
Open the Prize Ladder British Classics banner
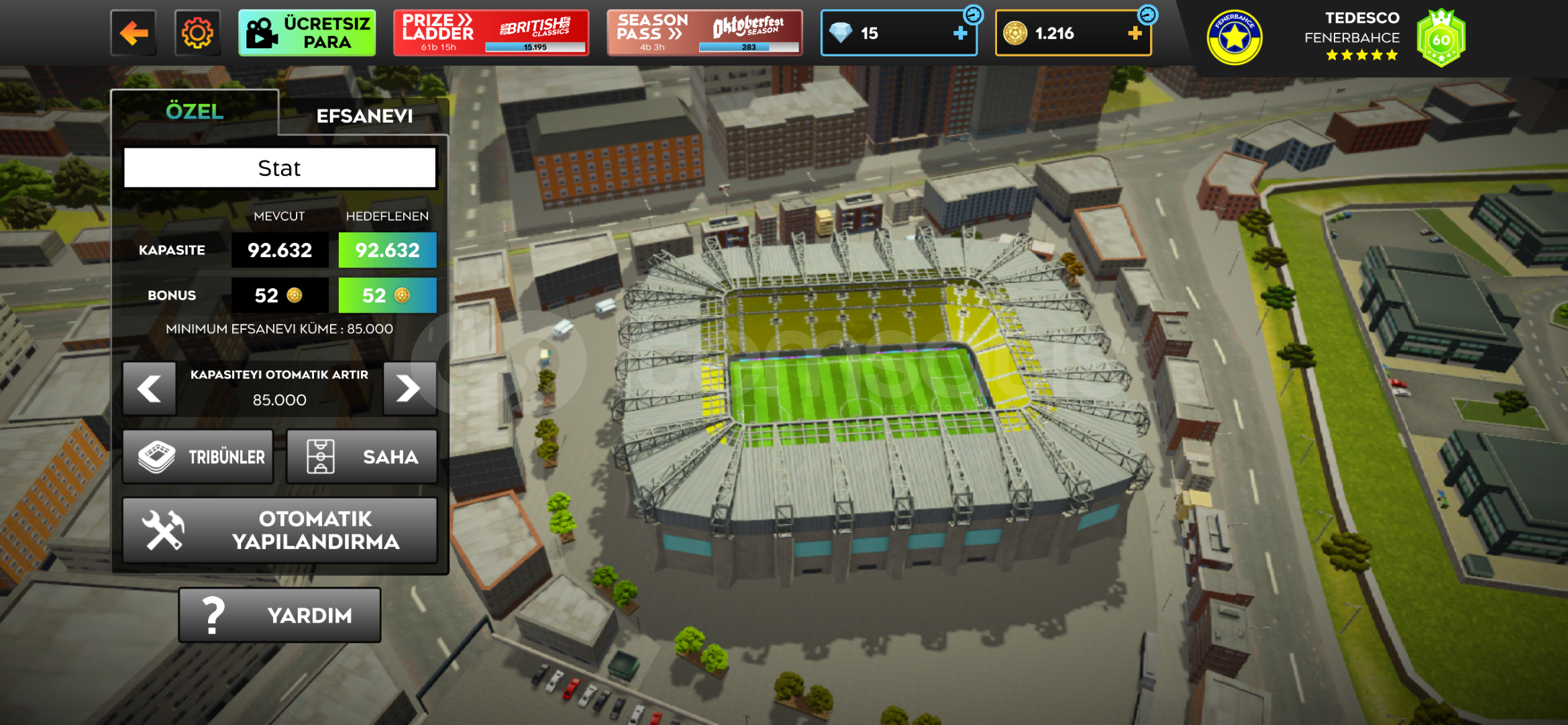[491, 33]
